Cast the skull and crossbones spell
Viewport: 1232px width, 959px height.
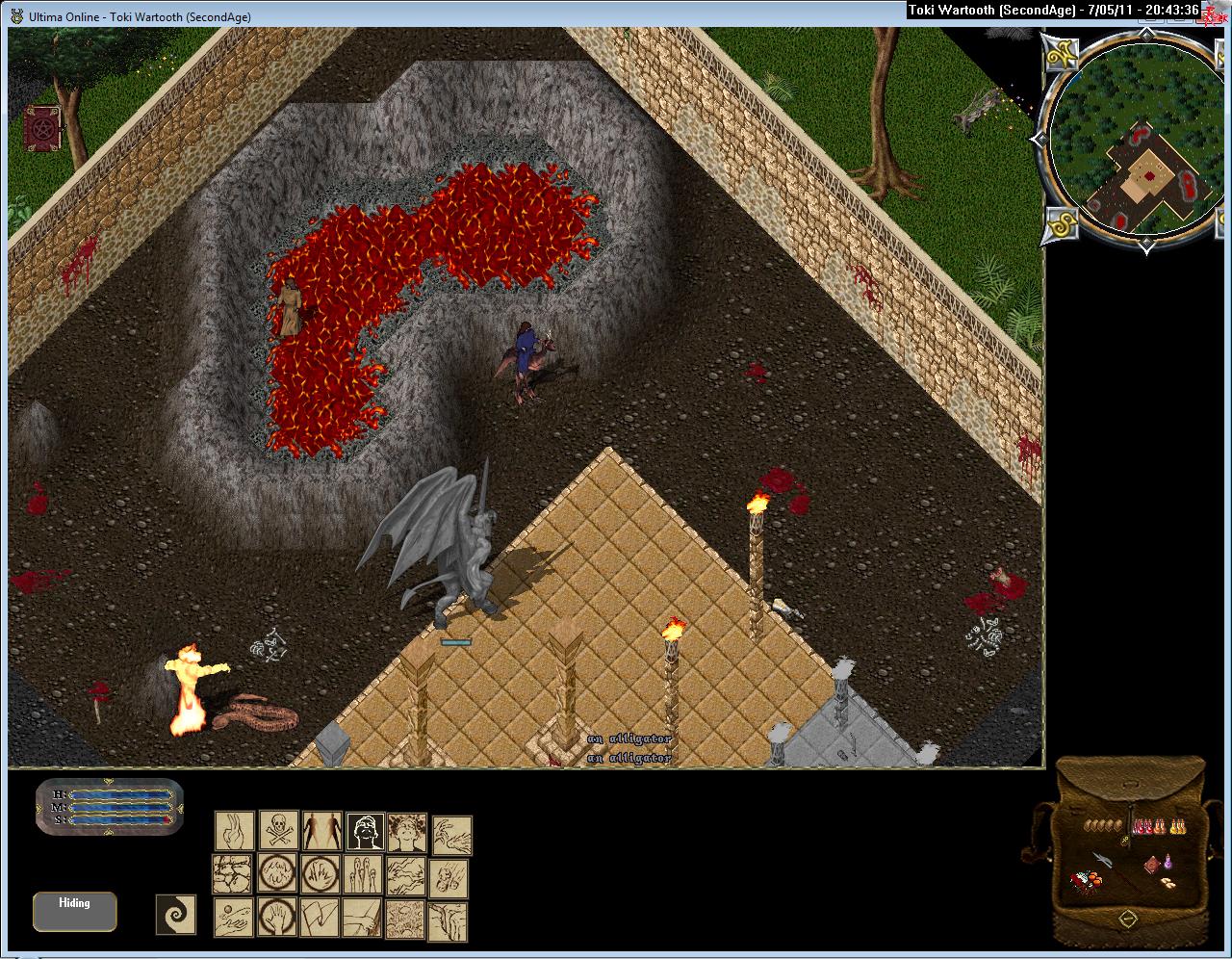click(278, 831)
